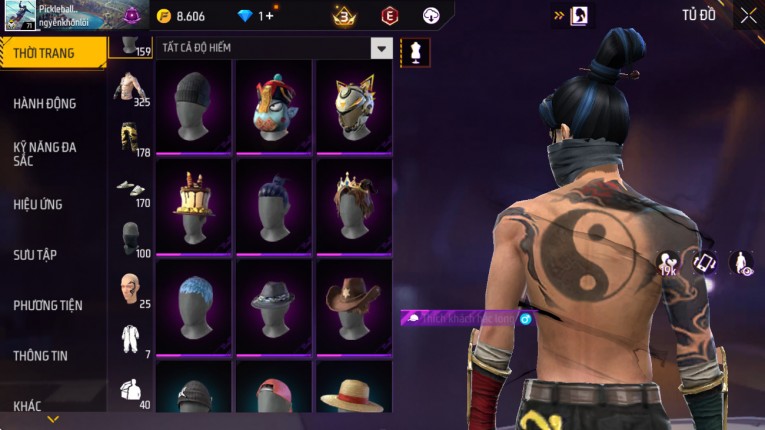
Task: Add diamonds with the diamond counter
Action: 254,16
